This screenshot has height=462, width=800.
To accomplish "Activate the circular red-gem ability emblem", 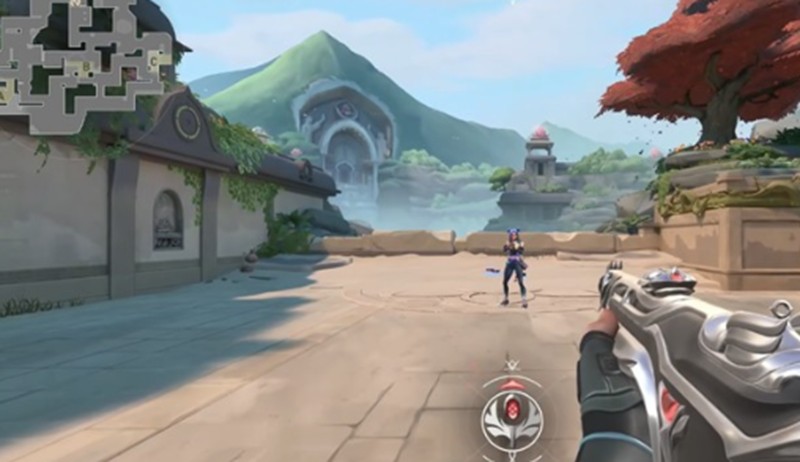I will (512, 412).
